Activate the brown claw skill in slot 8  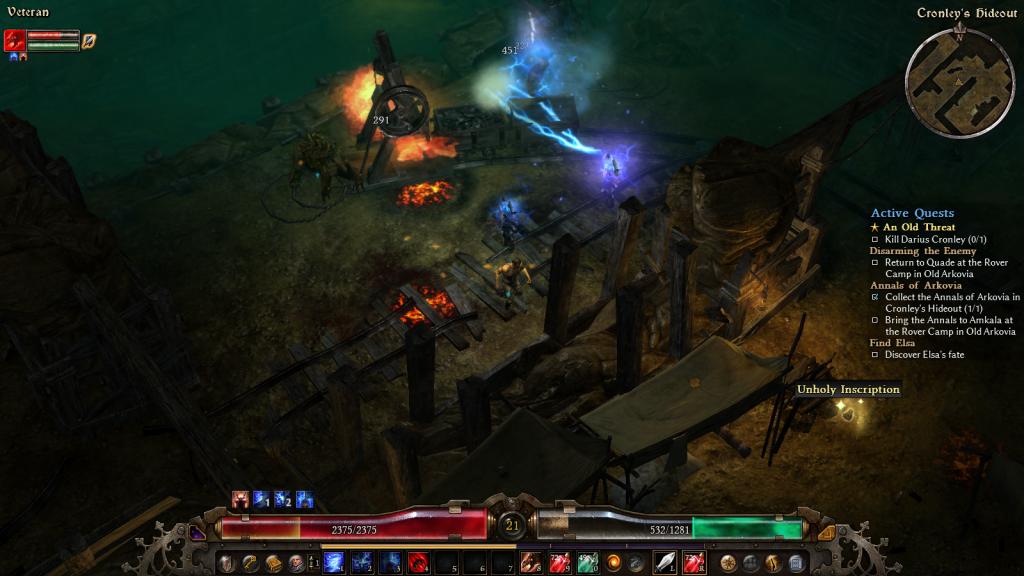(x=532, y=562)
